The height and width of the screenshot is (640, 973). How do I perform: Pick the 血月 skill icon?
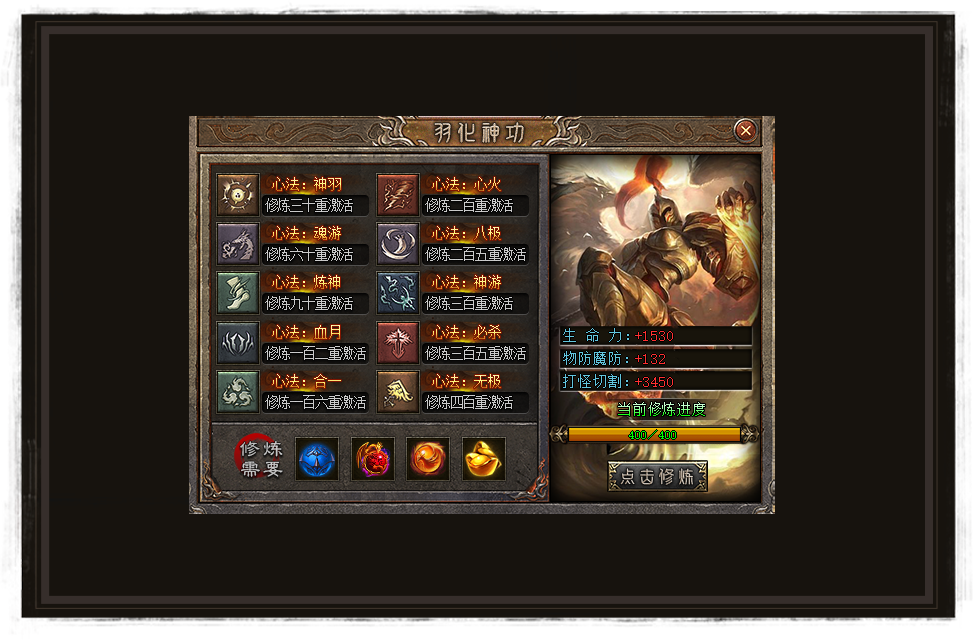[x=238, y=343]
